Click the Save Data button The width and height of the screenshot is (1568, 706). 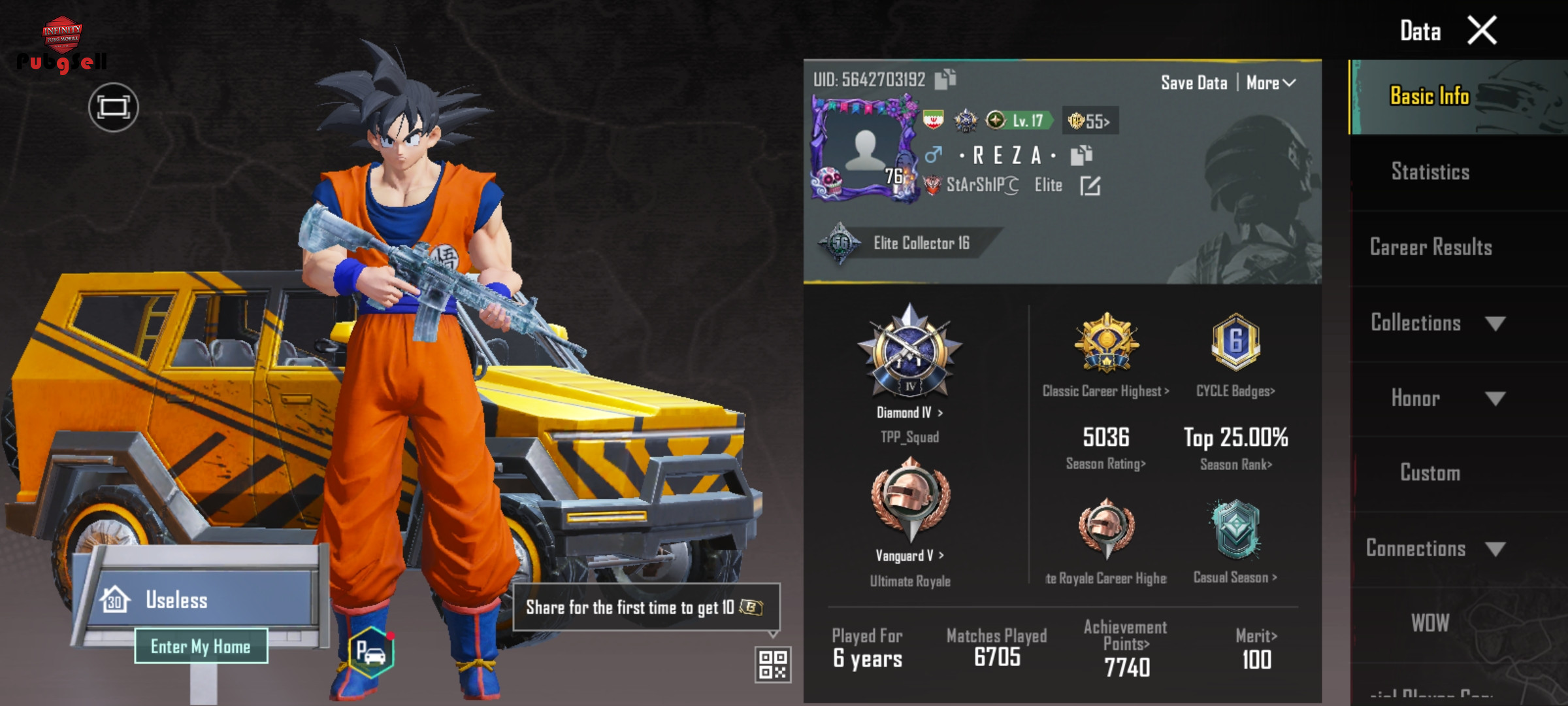1194,83
